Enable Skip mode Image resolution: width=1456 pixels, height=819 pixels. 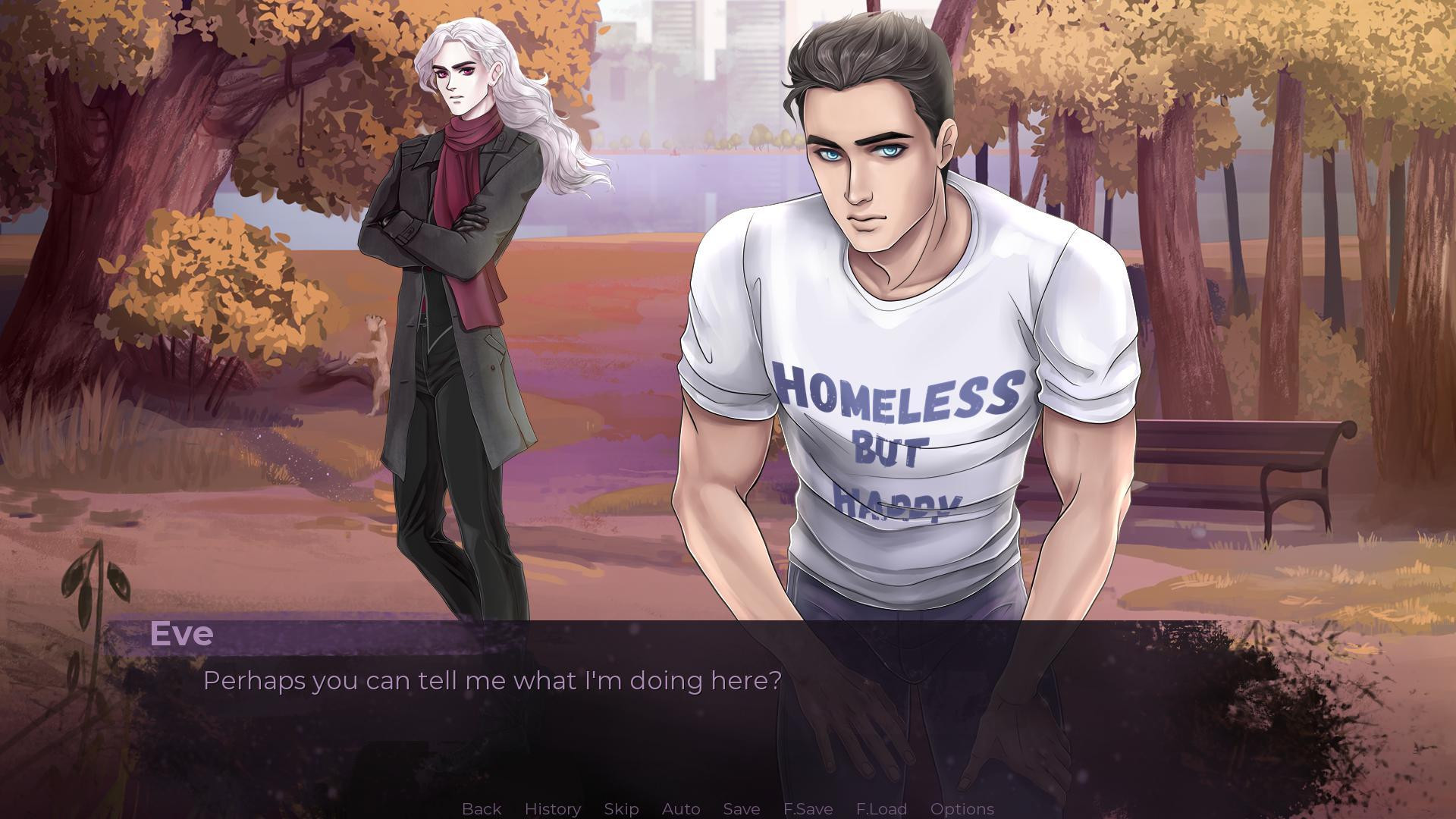coord(620,808)
